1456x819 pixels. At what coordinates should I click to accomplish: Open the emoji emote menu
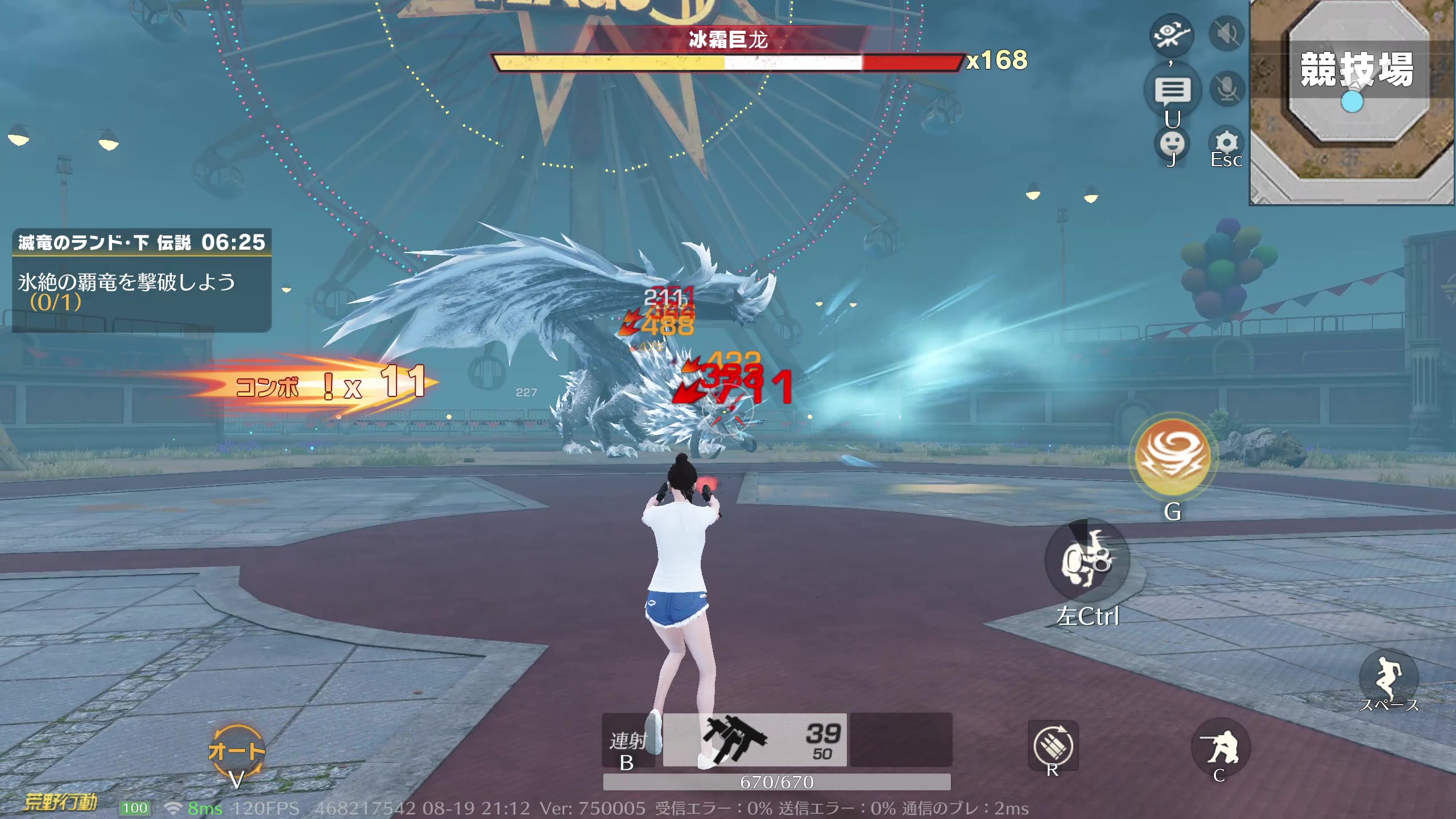pos(1172,143)
